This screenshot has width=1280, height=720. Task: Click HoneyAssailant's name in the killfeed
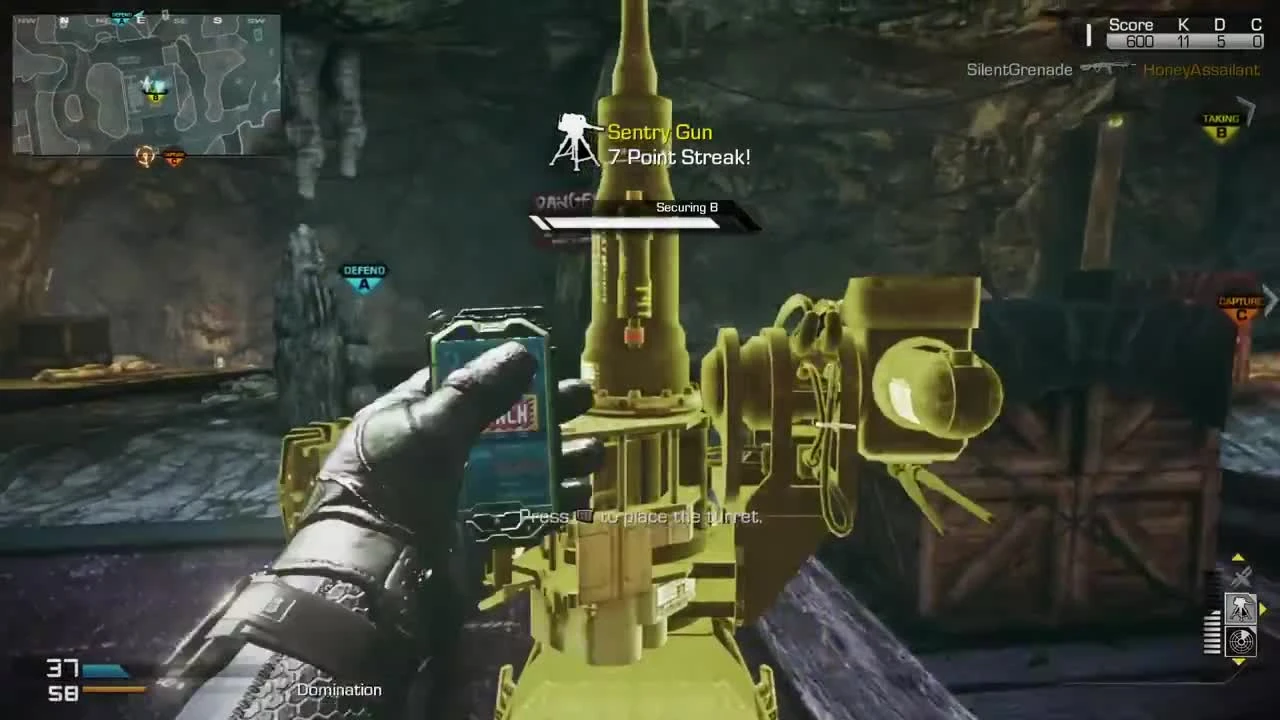tap(1201, 70)
